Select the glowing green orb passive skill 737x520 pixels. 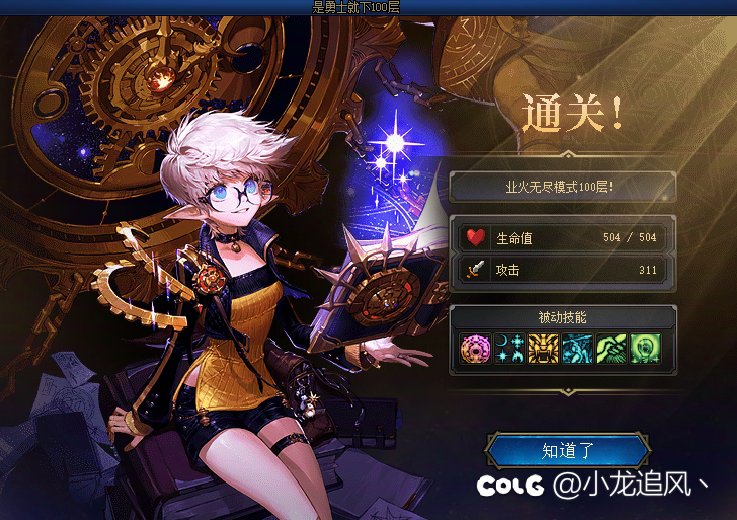pos(645,348)
